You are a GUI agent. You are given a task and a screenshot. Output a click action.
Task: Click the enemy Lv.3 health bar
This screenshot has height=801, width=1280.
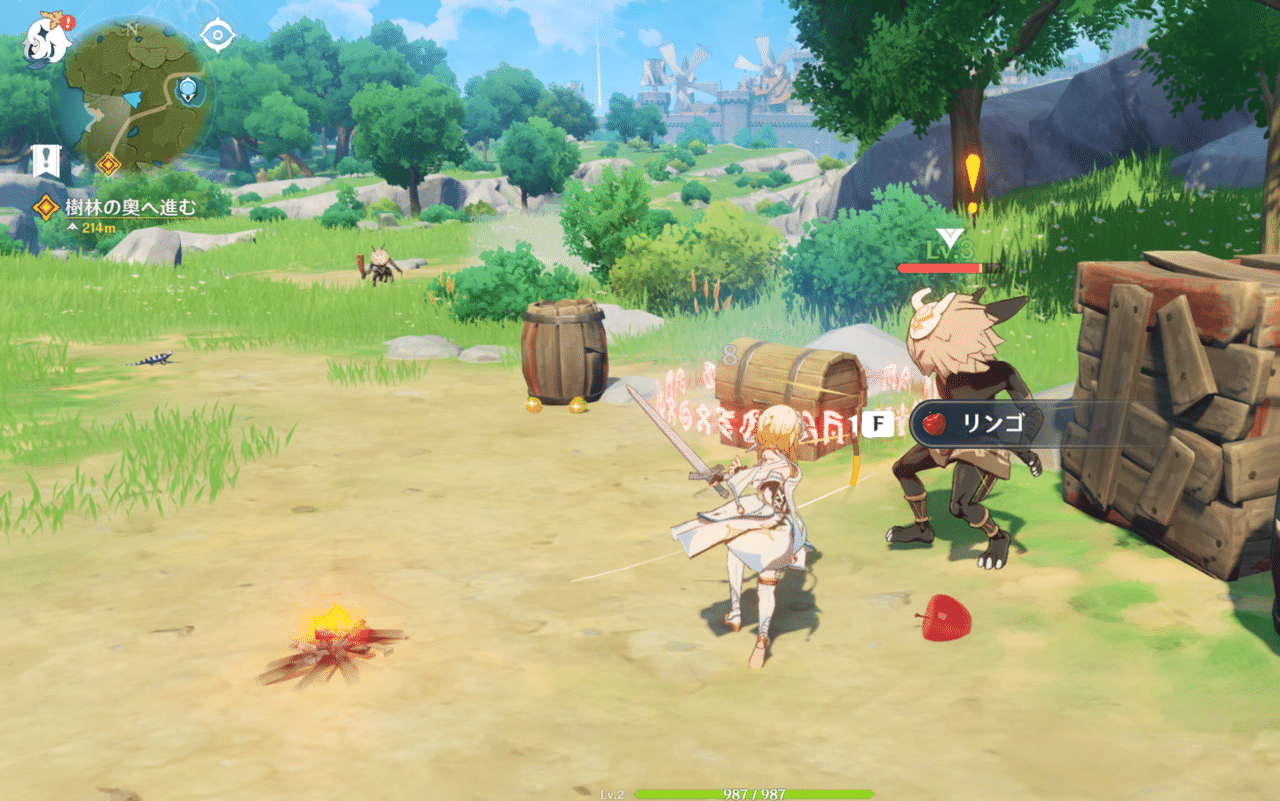(940, 267)
